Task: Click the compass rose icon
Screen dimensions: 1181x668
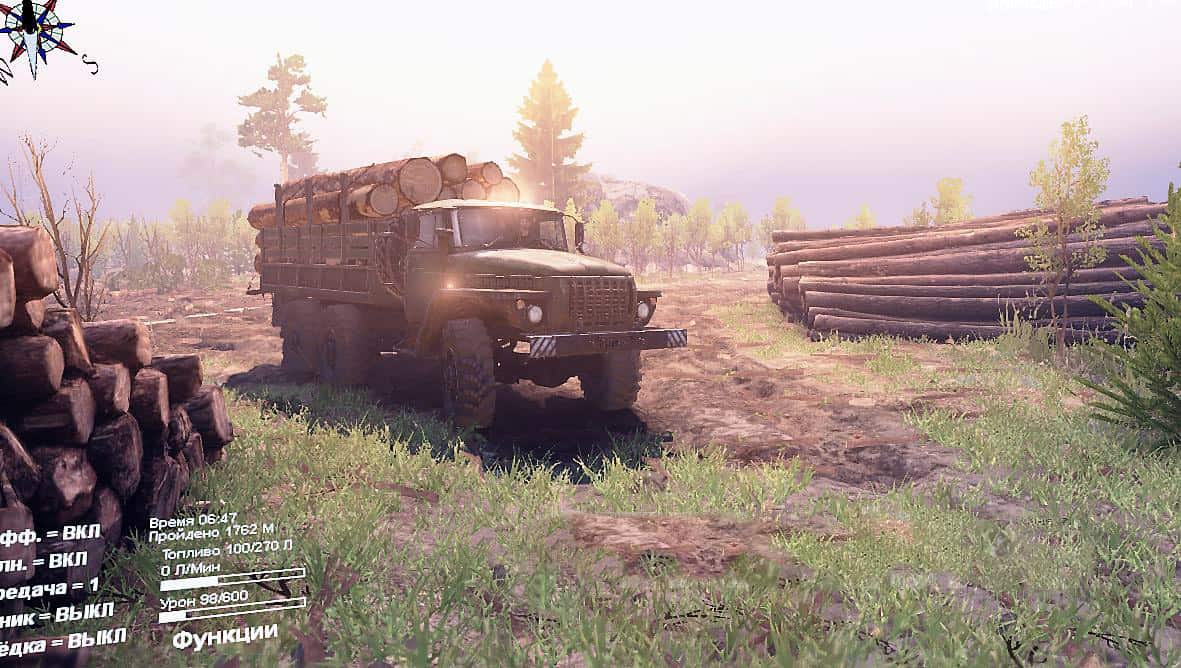Action: (37, 32)
